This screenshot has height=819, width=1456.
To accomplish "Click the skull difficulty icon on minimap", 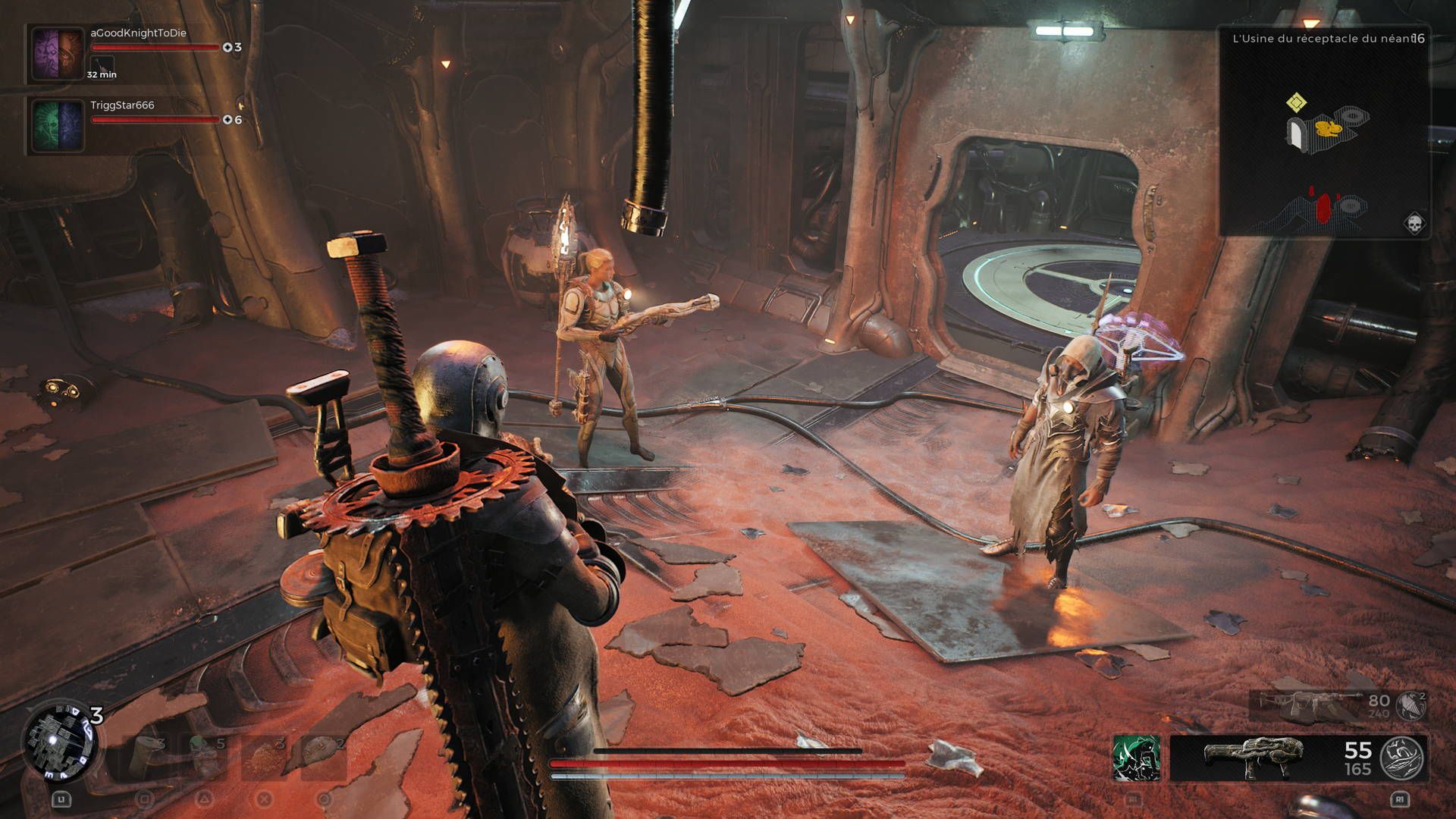I will point(1414,224).
